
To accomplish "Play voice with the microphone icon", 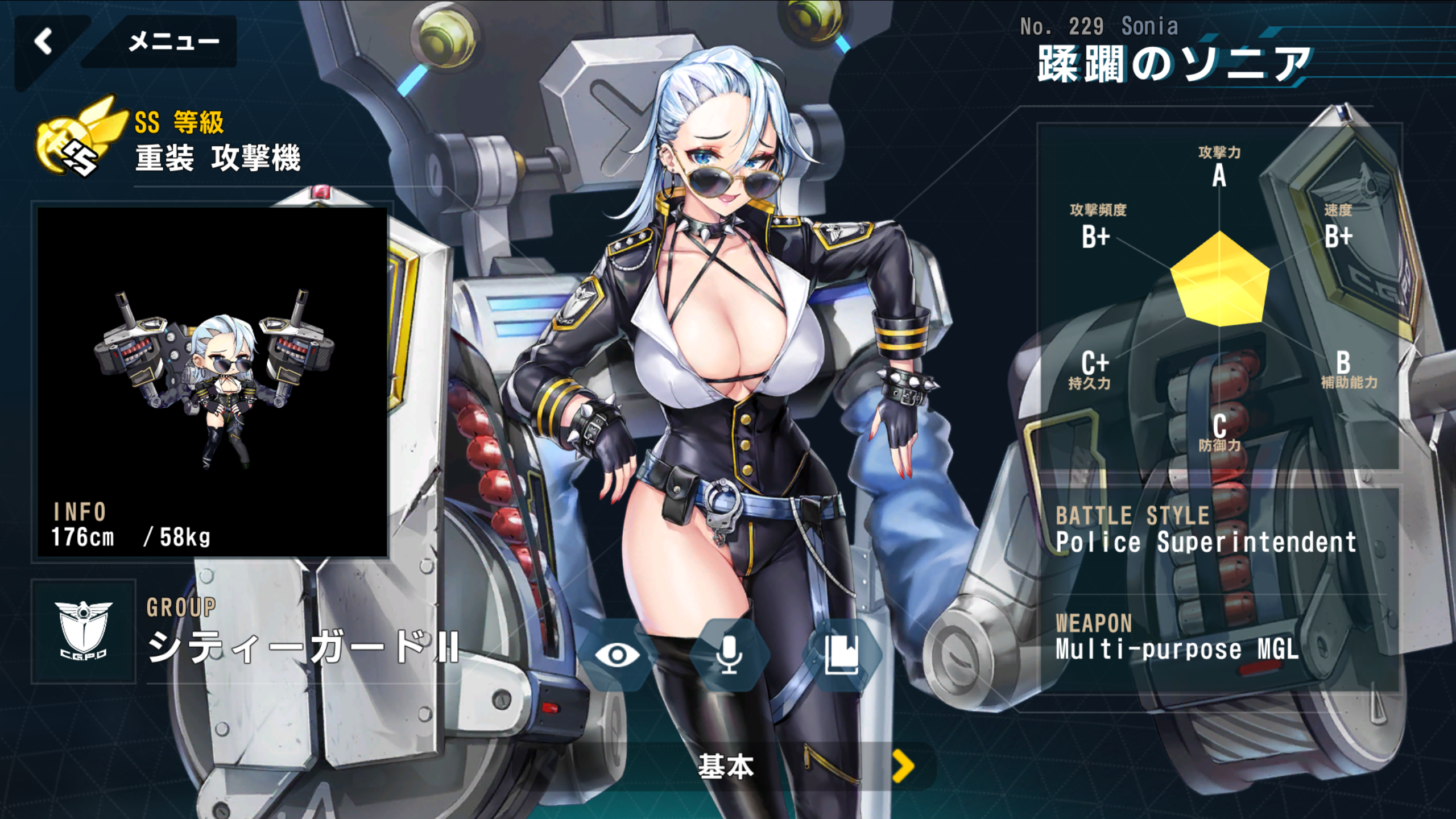I will [x=729, y=655].
